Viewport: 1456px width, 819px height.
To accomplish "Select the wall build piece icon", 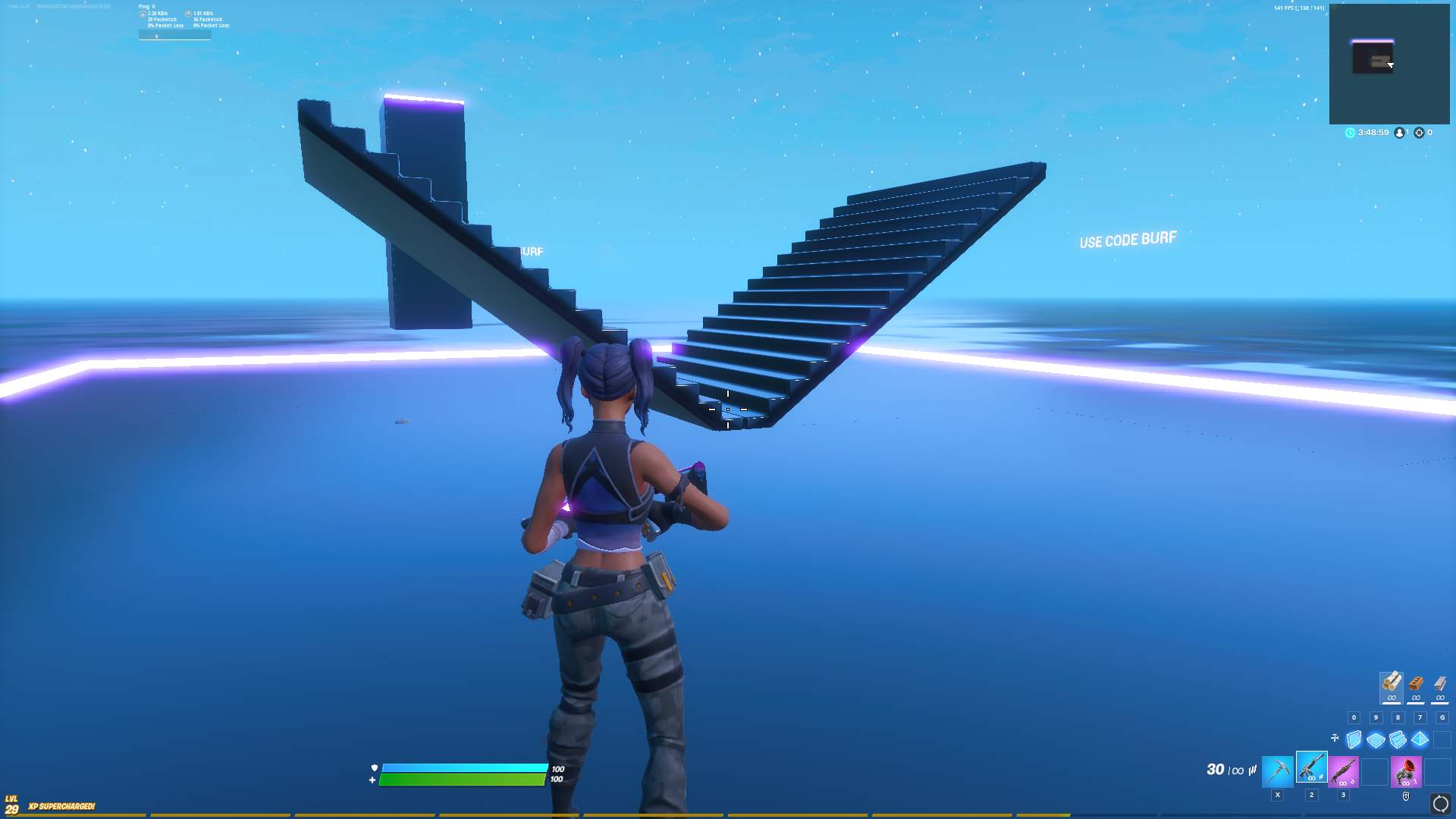I will [1353, 739].
